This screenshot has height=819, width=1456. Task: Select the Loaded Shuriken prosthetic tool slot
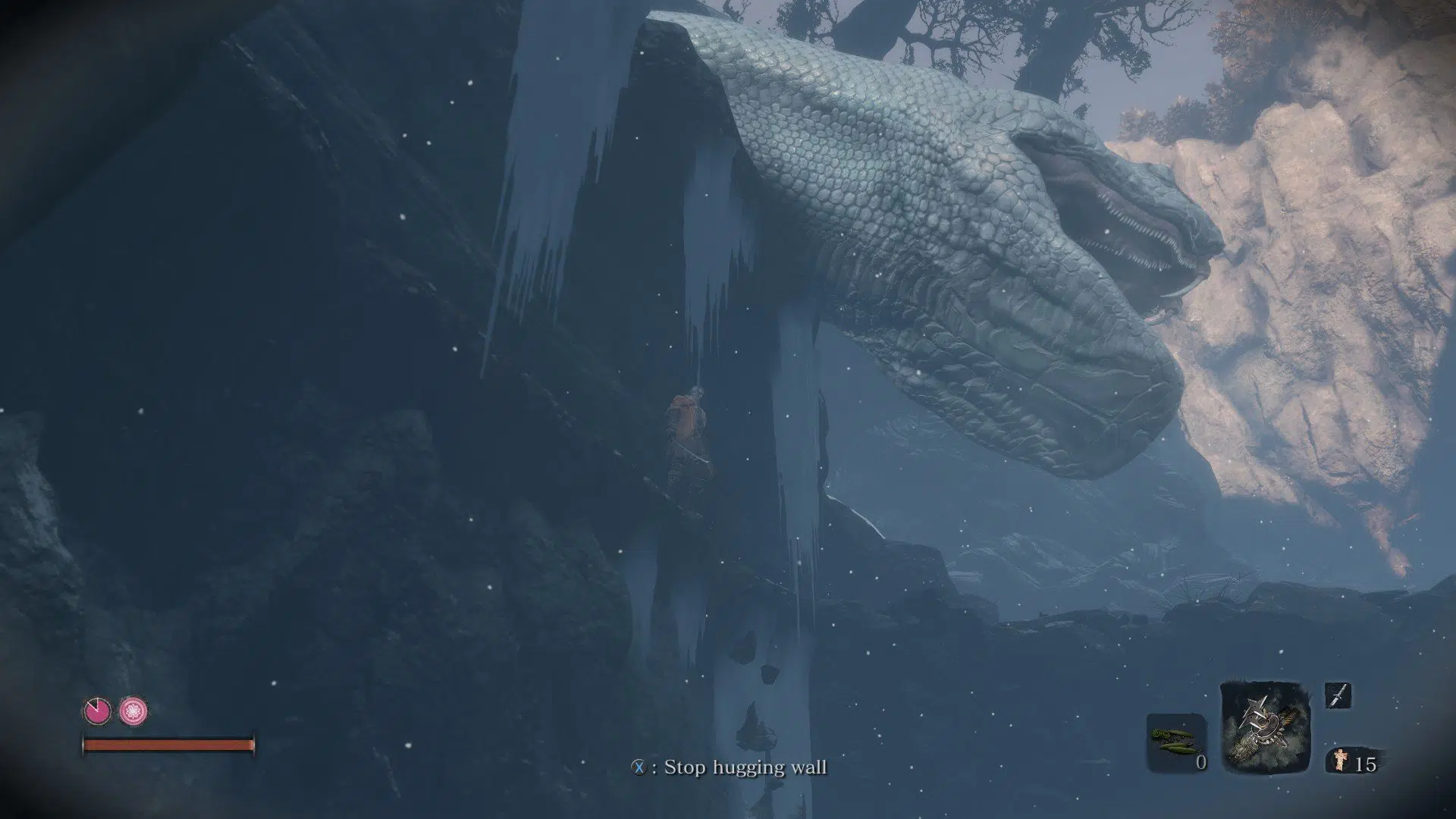pyautogui.click(x=1265, y=729)
